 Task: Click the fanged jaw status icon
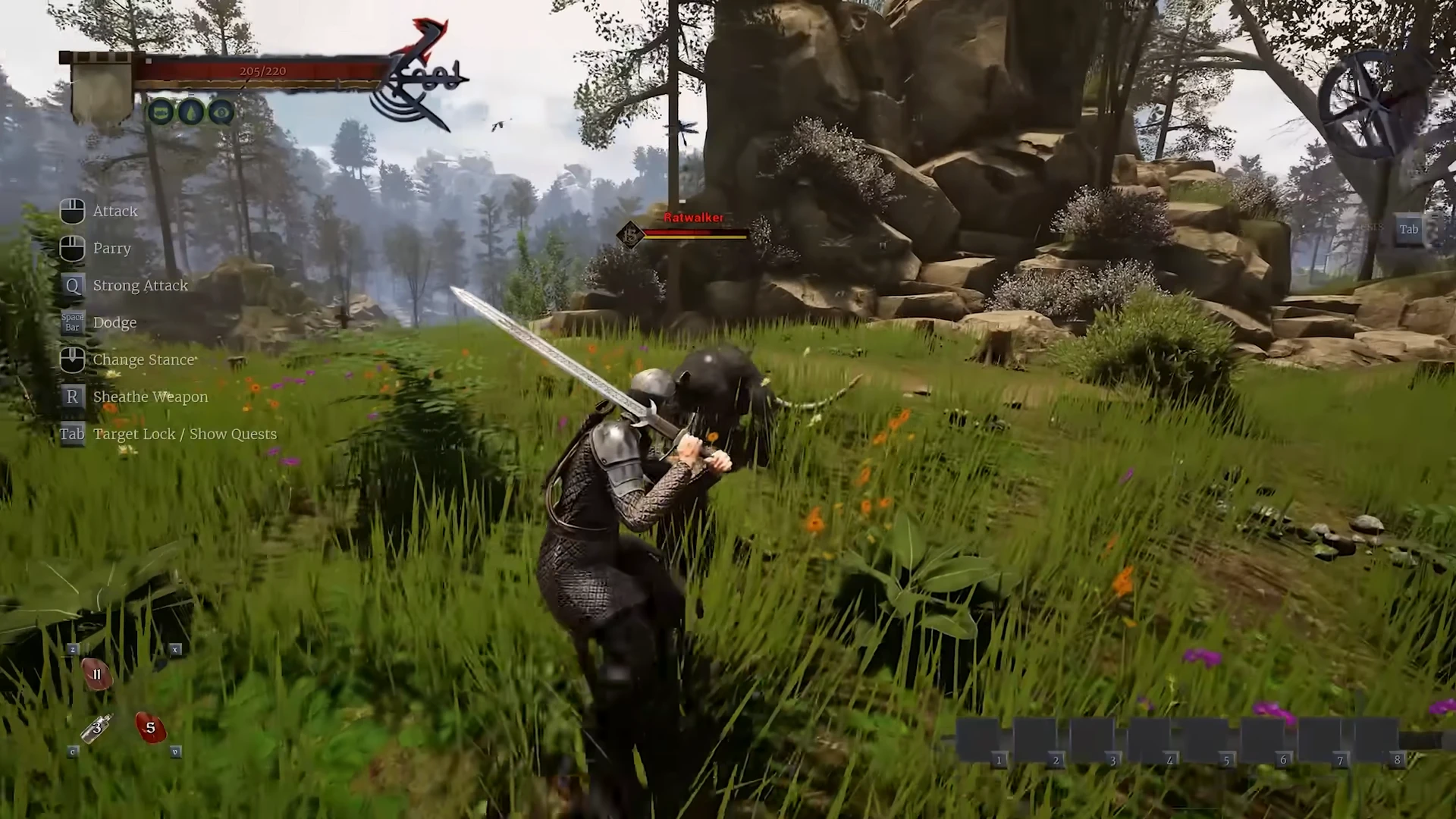161,112
